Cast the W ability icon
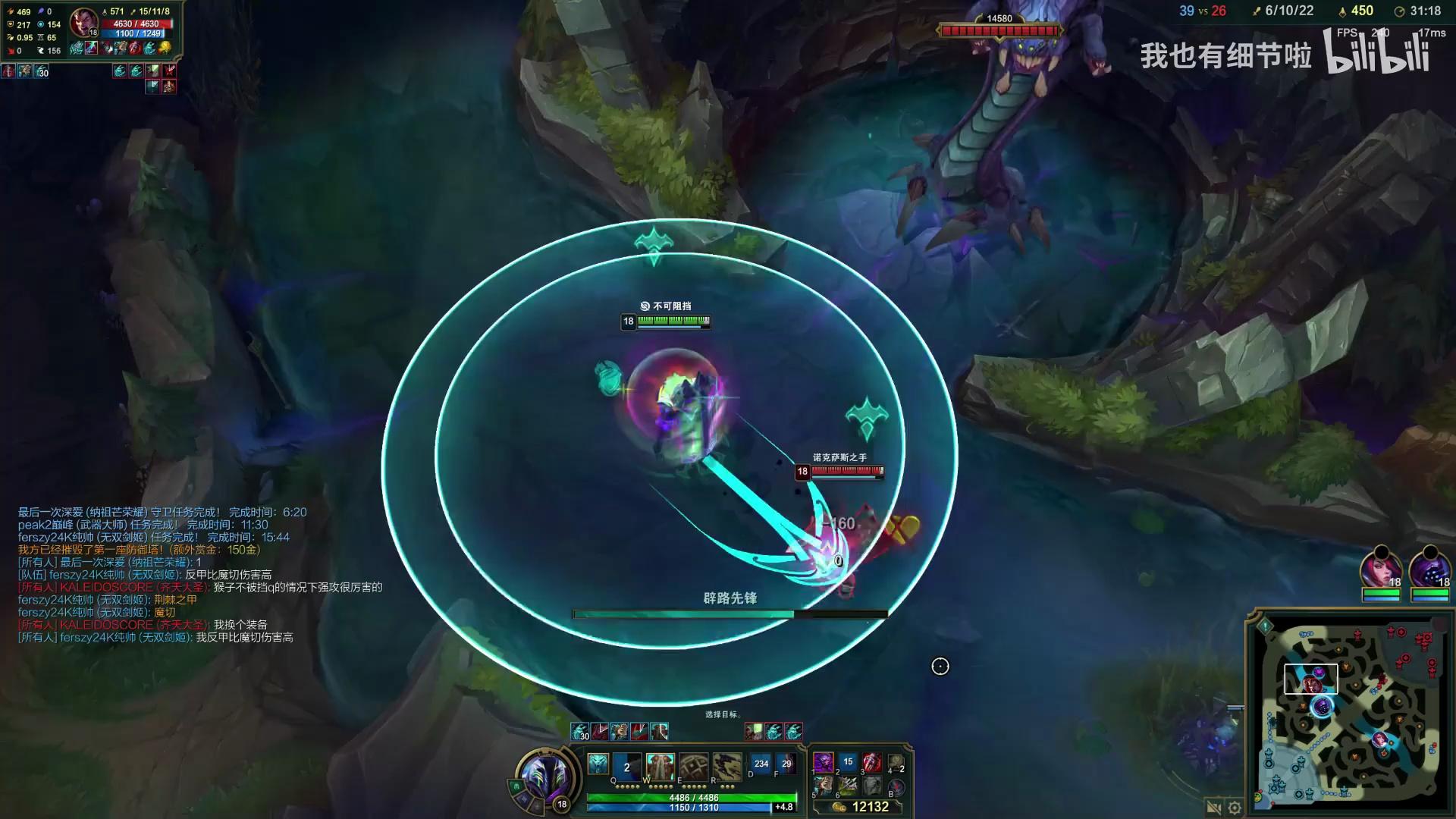This screenshot has width=1456, height=819. click(x=660, y=767)
